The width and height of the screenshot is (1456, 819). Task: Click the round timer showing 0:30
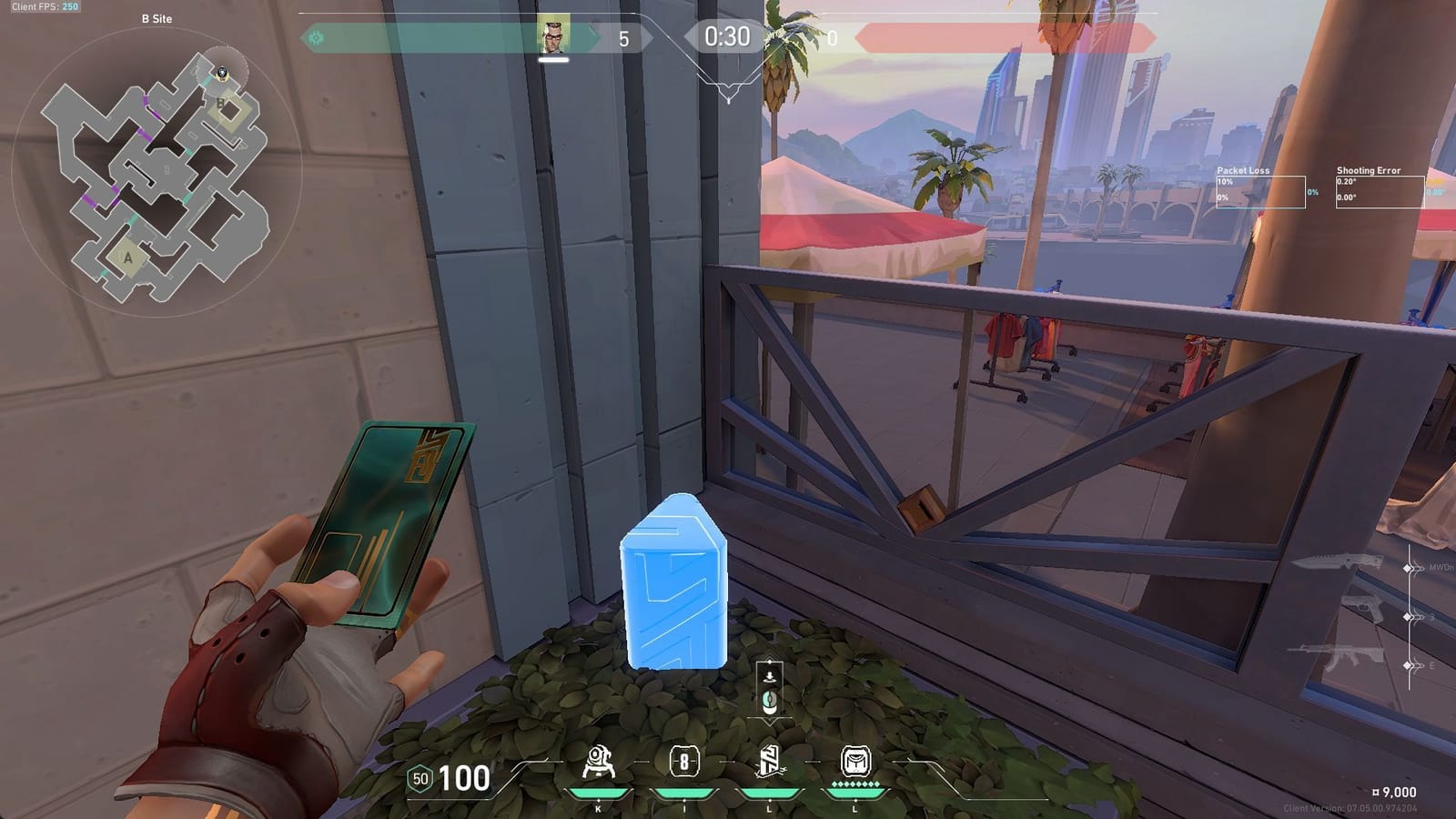pos(725,36)
